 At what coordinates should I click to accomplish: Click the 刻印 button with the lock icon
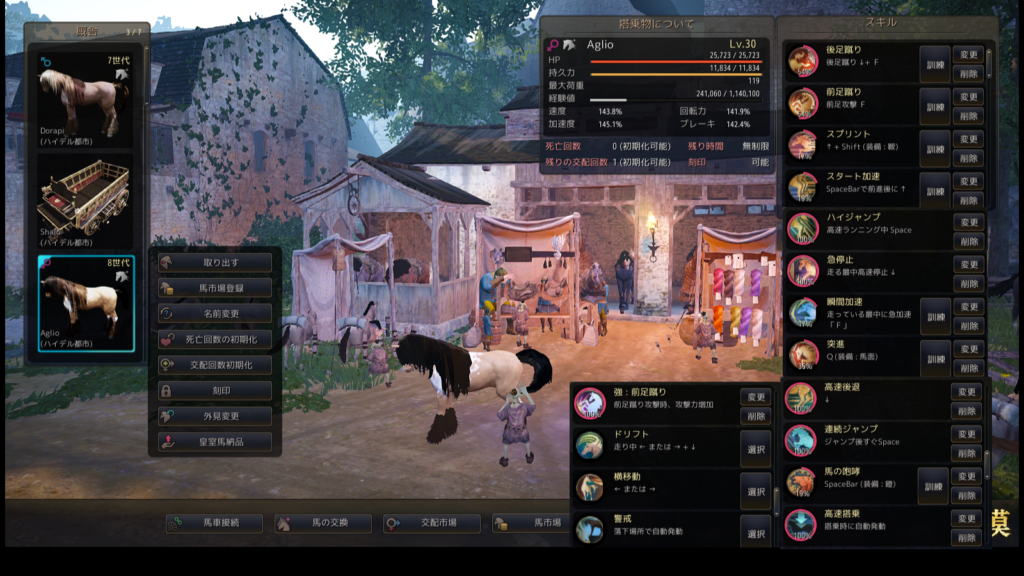click(215, 390)
